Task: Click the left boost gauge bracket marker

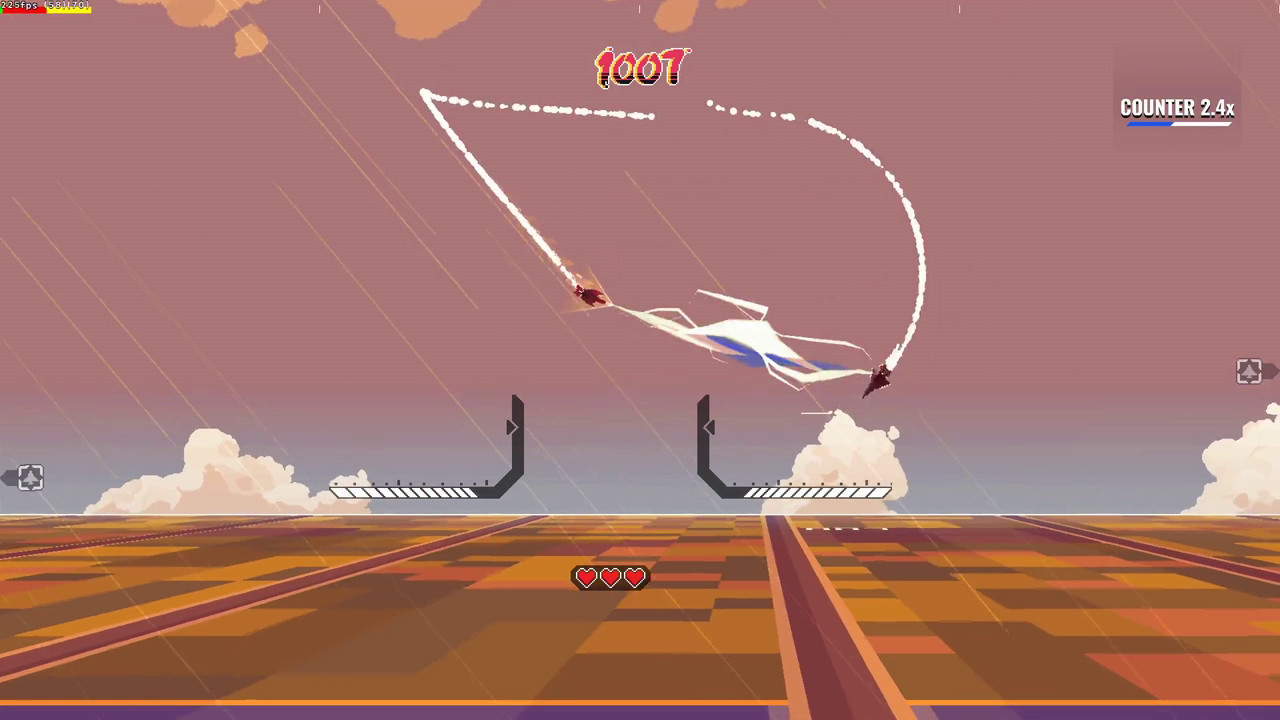Action: point(513,427)
